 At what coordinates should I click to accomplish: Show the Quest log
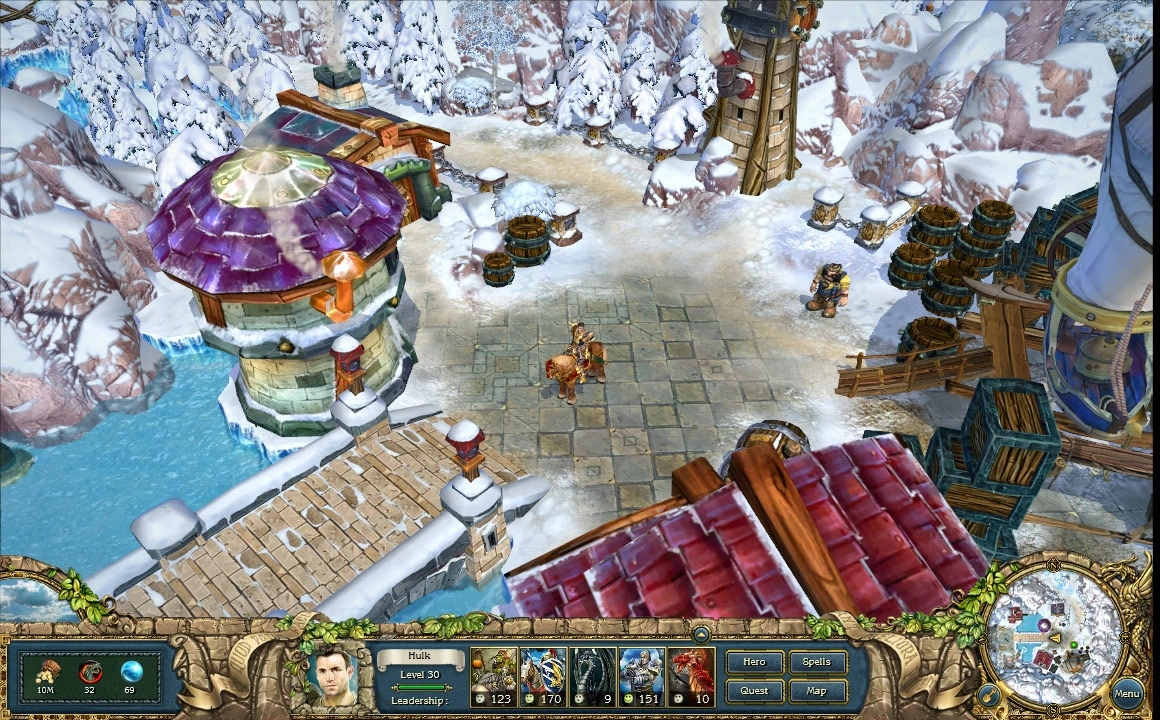tap(755, 690)
